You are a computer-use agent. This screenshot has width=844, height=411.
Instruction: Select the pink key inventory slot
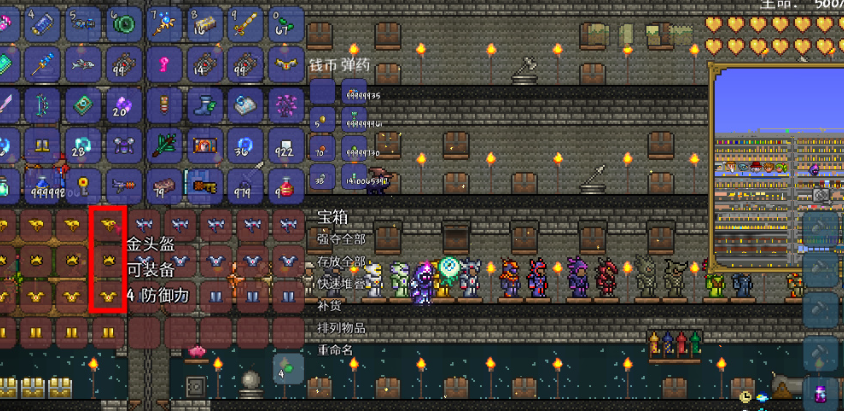[x=164, y=63]
